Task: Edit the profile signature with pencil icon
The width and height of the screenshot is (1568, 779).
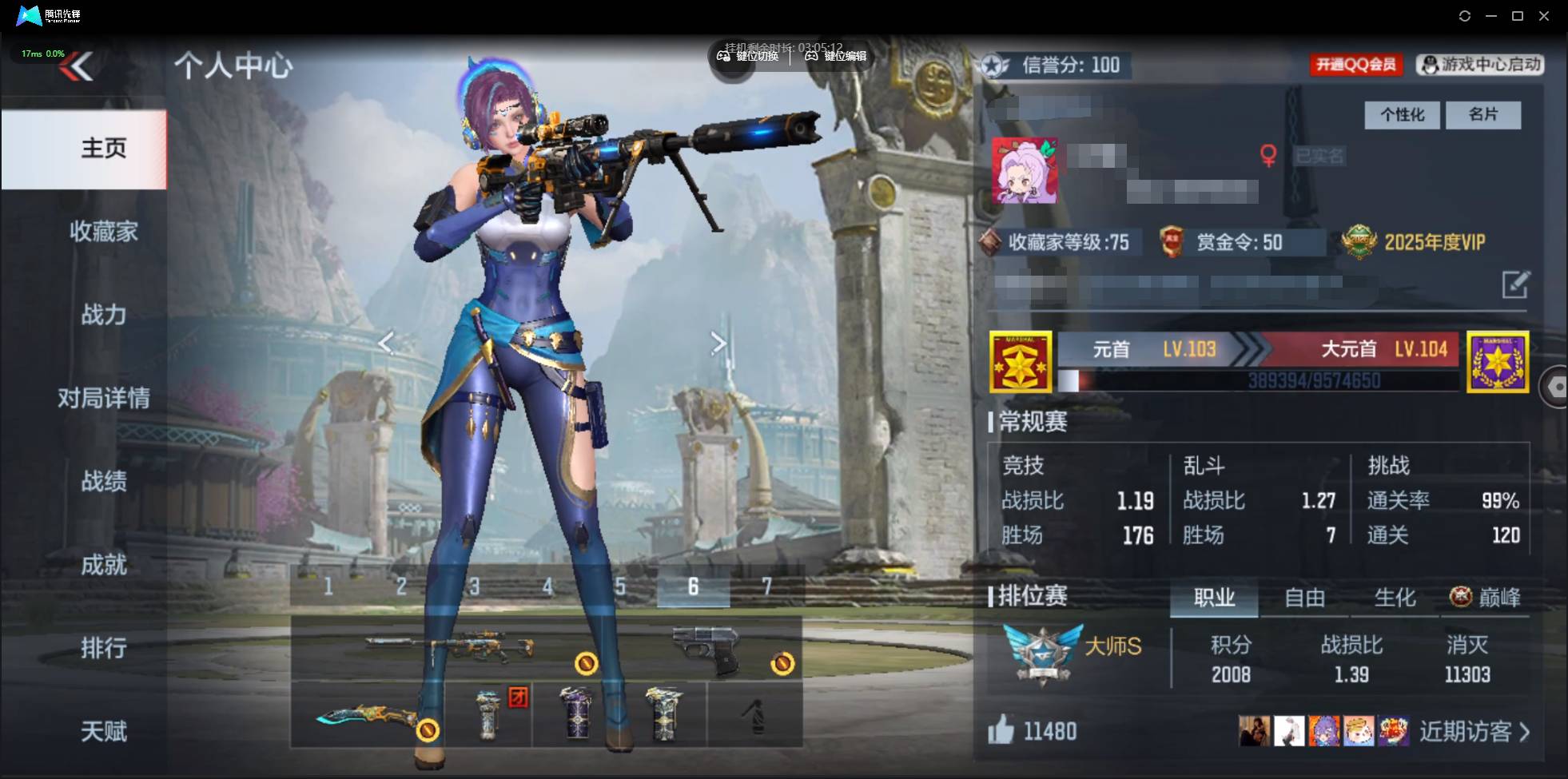Action: (1515, 284)
